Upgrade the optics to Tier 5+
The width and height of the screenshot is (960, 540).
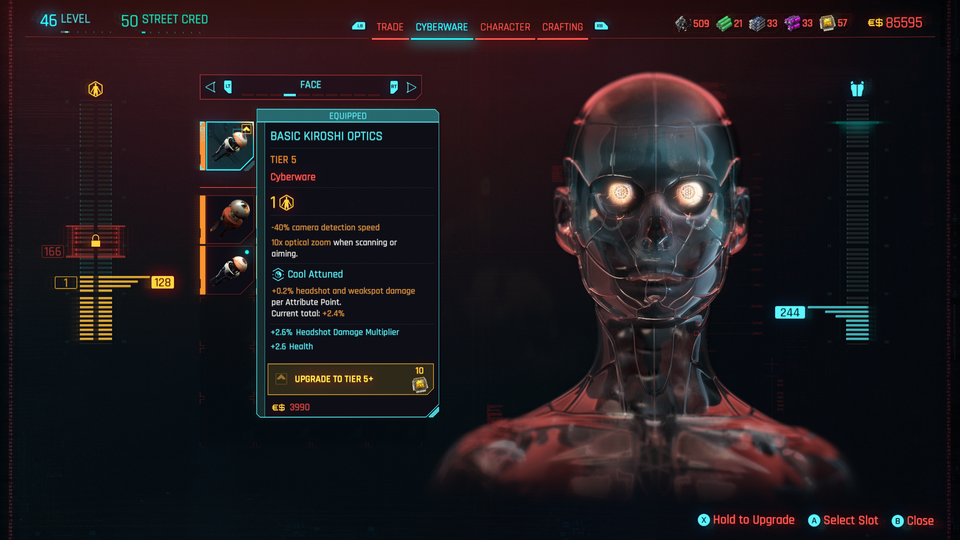click(350, 379)
